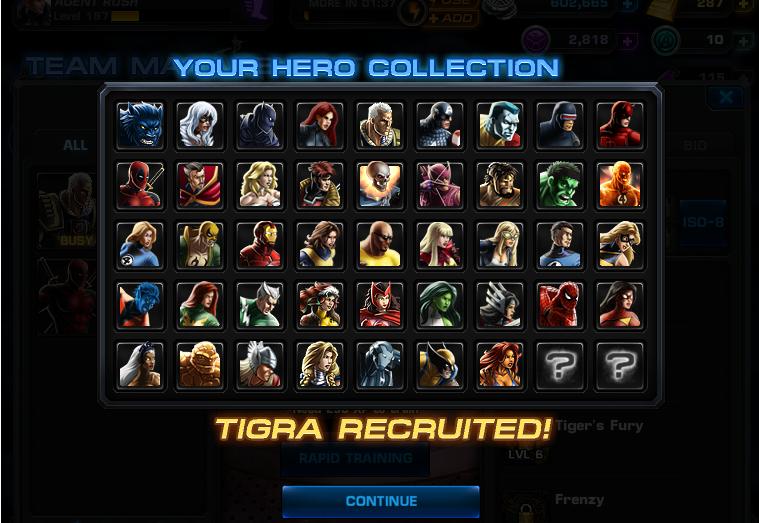The image size is (759, 523).
Task: Select the red-haired Black Widow portrait
Action: (320, 126)
